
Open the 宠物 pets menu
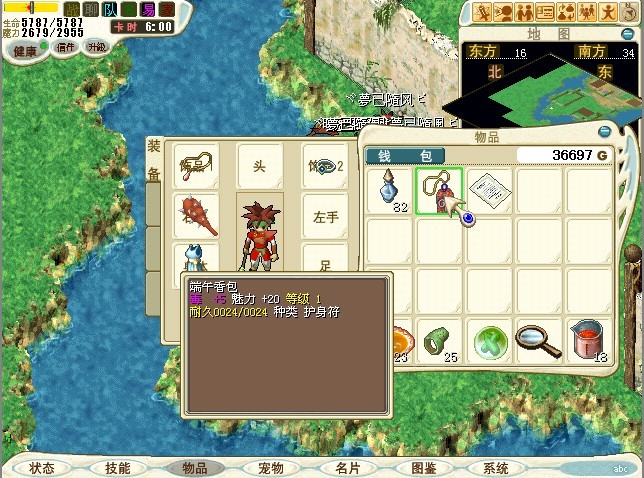click(271, 468)
